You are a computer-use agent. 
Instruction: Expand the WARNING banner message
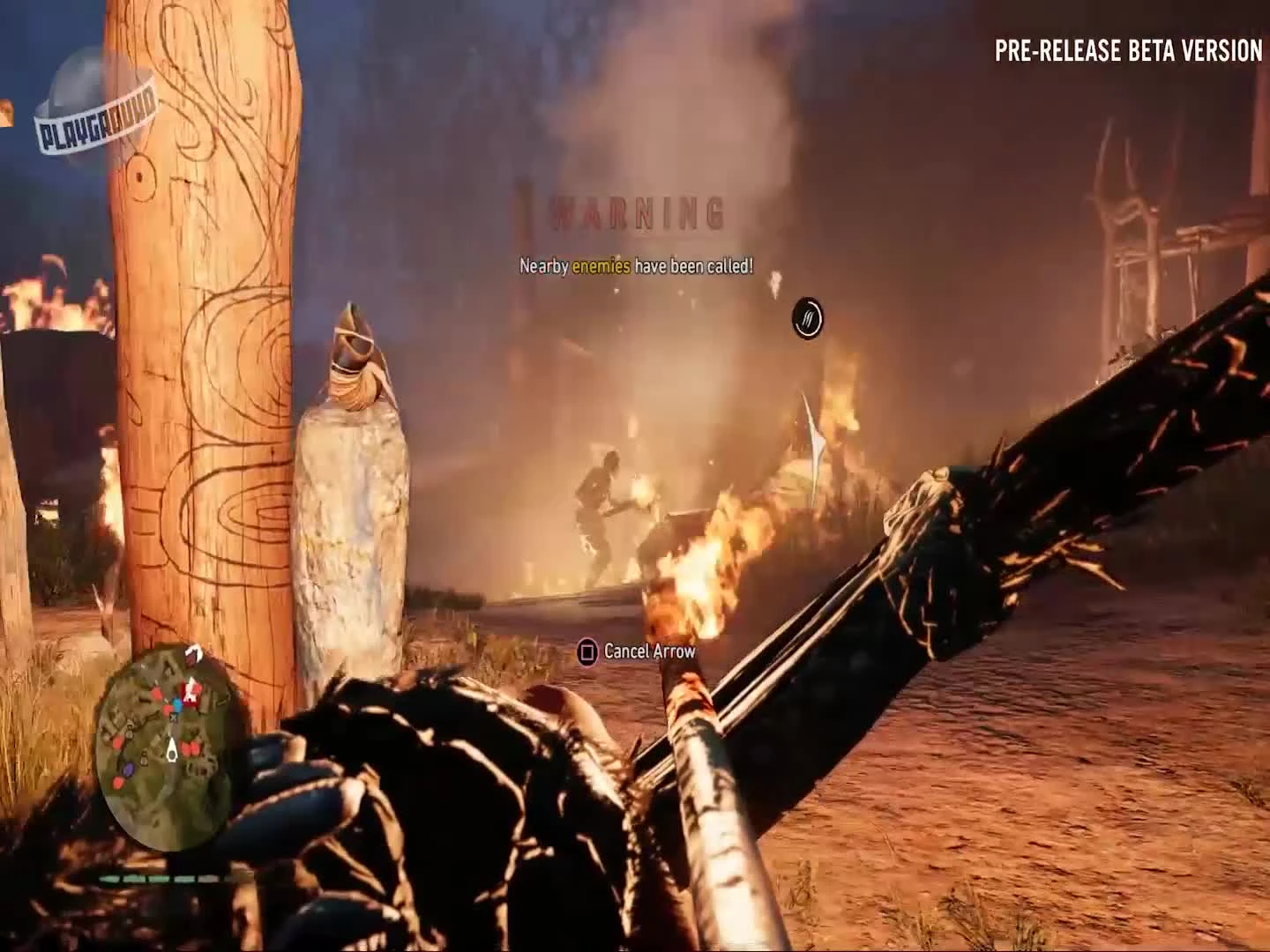coord(635,209)
